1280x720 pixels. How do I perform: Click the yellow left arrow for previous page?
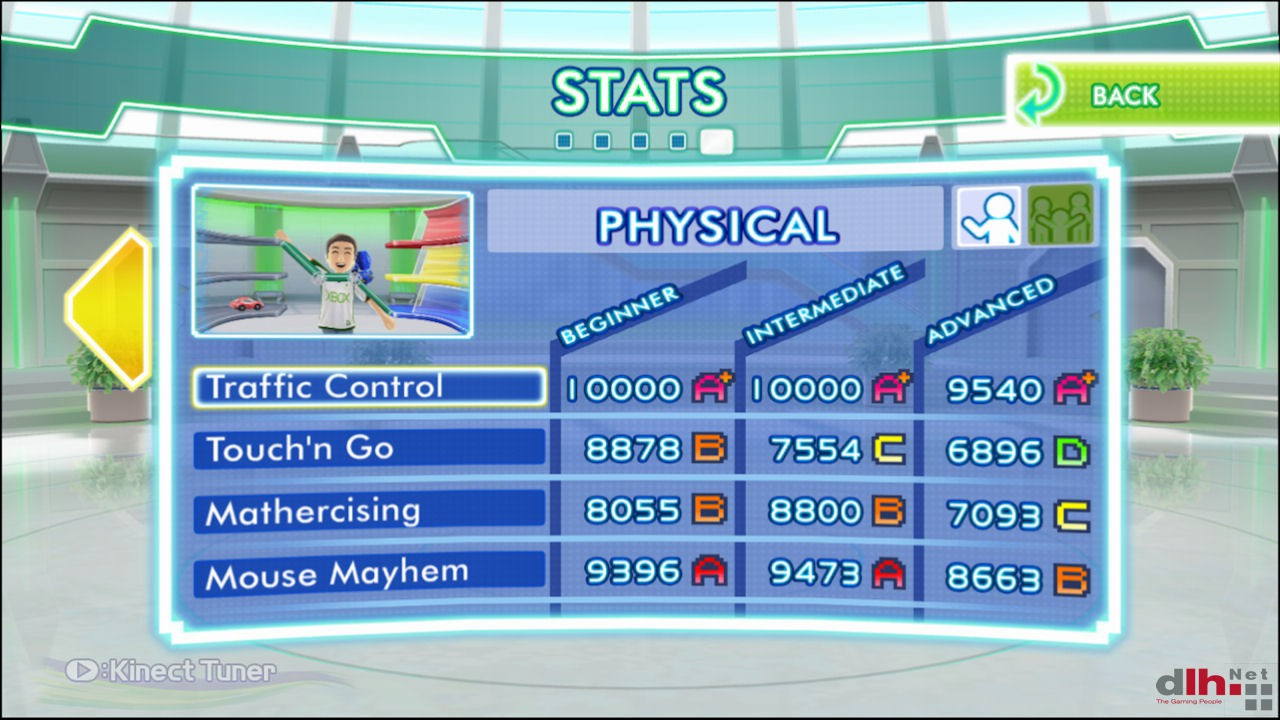point(109,307)
